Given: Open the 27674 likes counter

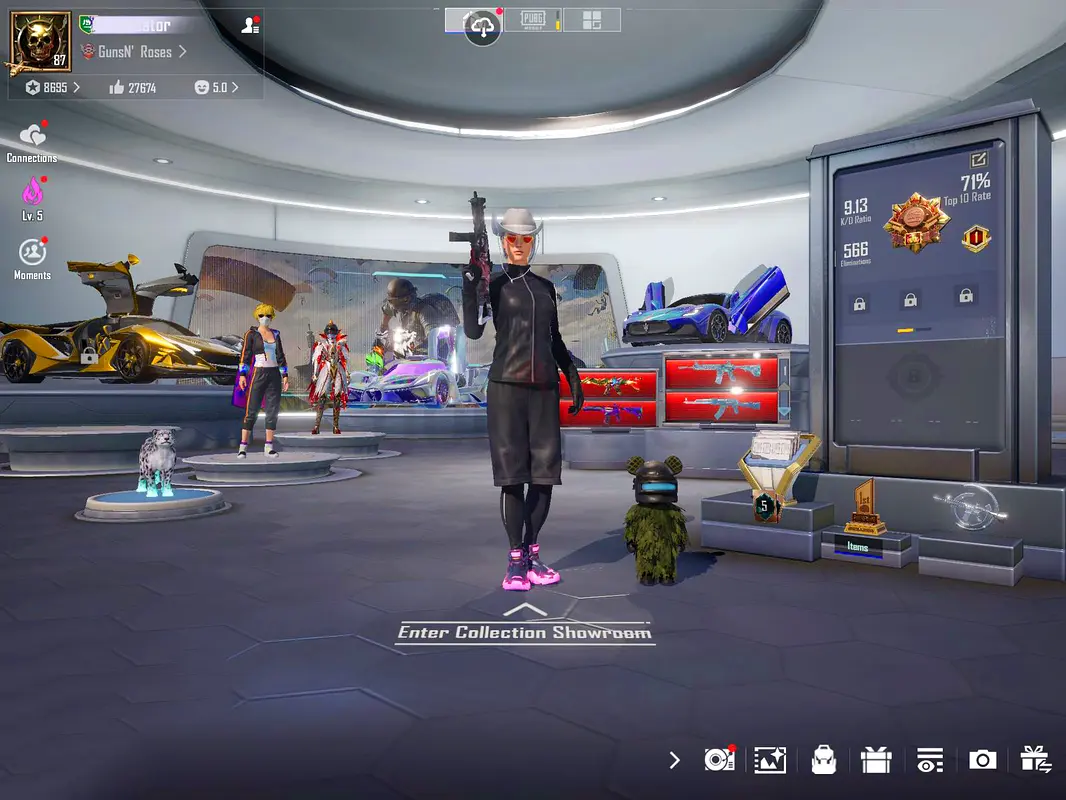Looking at the screenshot, I should [133, 88].
